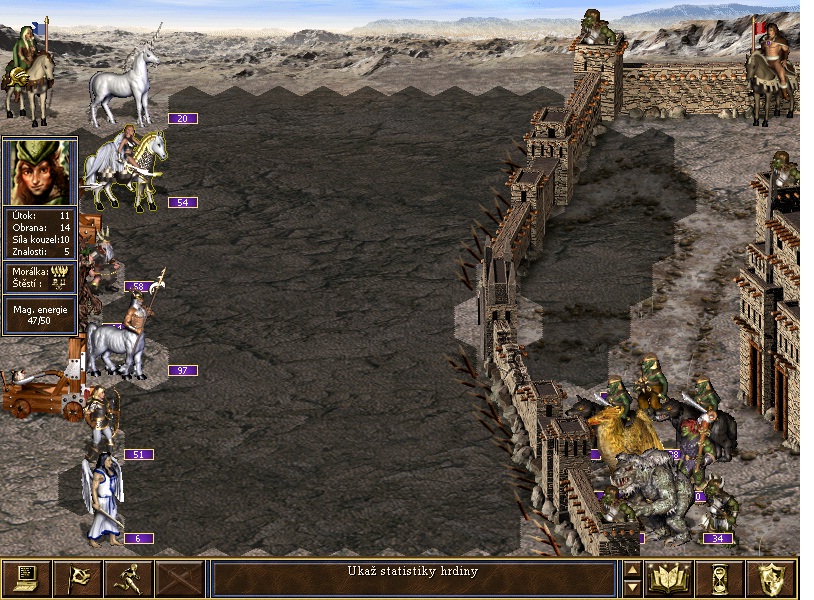Click the combat log up arrow
The height and width of the screenshot is (600, 814).
(632, 570)
